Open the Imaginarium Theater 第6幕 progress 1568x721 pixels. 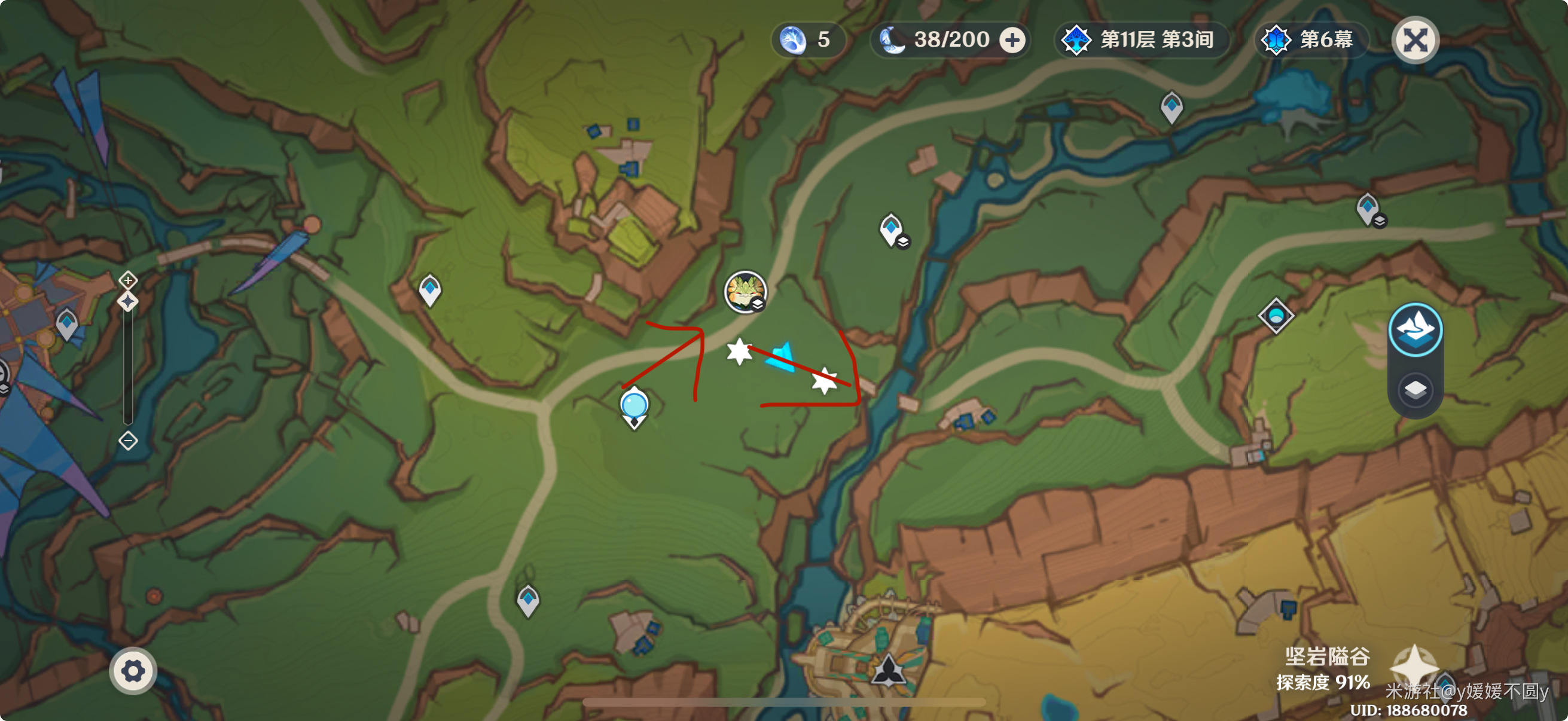tap(1311, 40)
